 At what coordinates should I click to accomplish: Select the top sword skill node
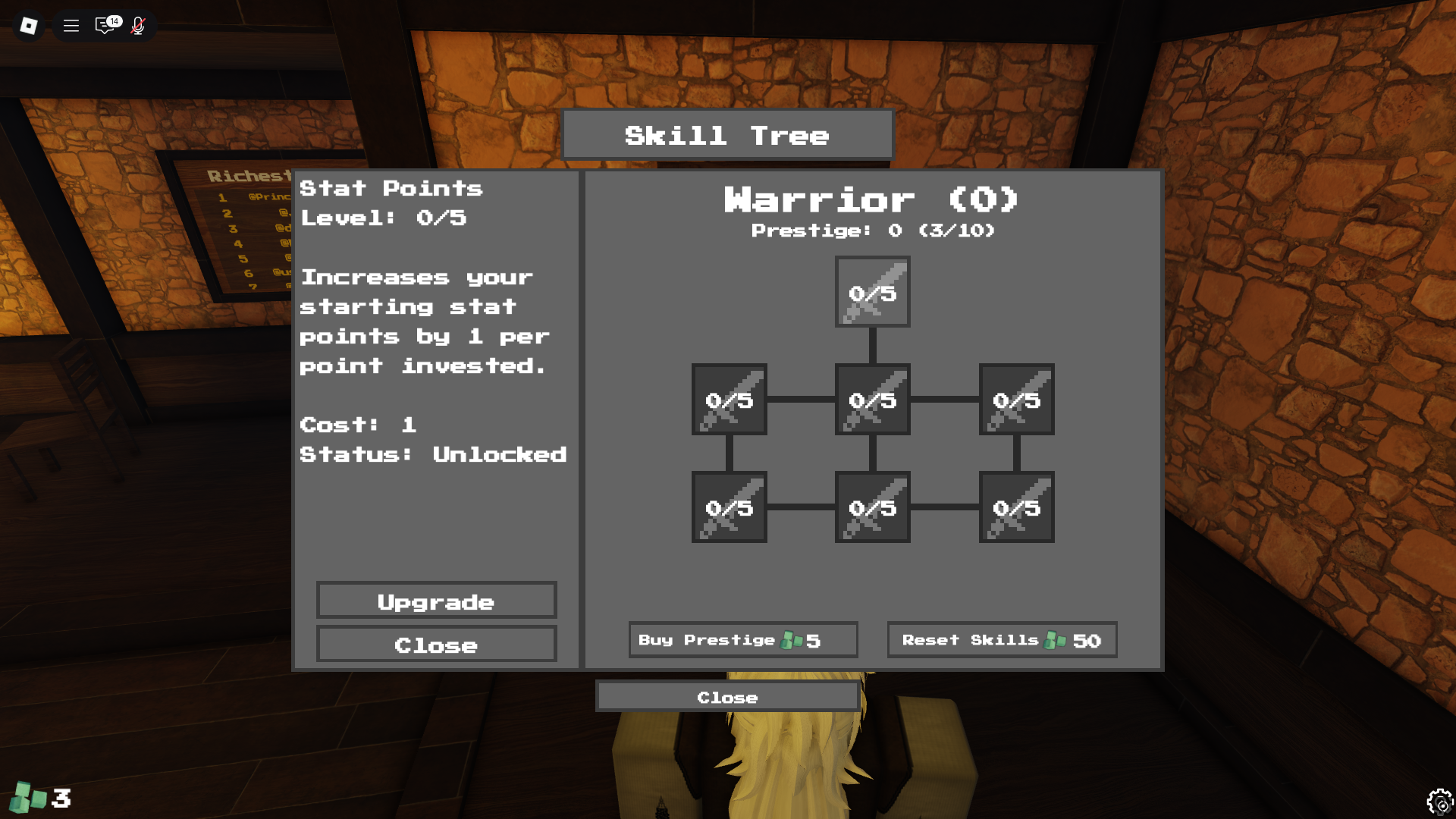(x=872, y=292)
